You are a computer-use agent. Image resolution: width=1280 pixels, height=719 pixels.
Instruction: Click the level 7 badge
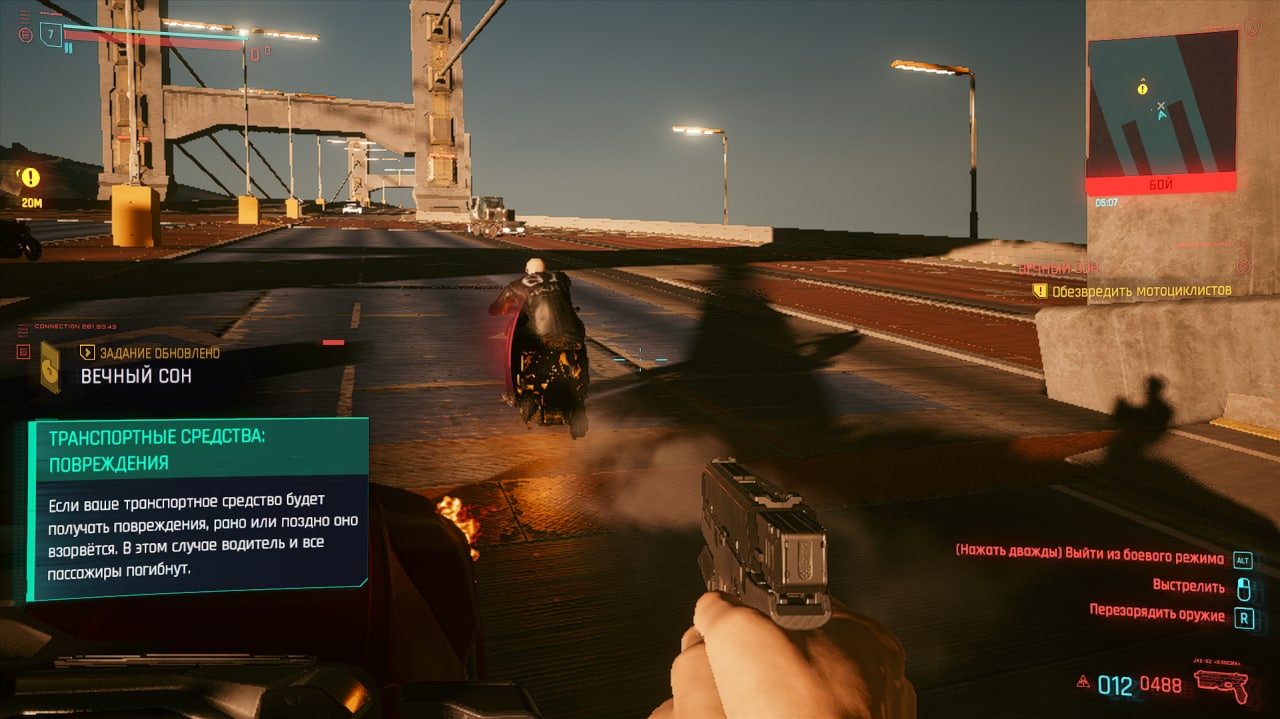pos(51,35)
